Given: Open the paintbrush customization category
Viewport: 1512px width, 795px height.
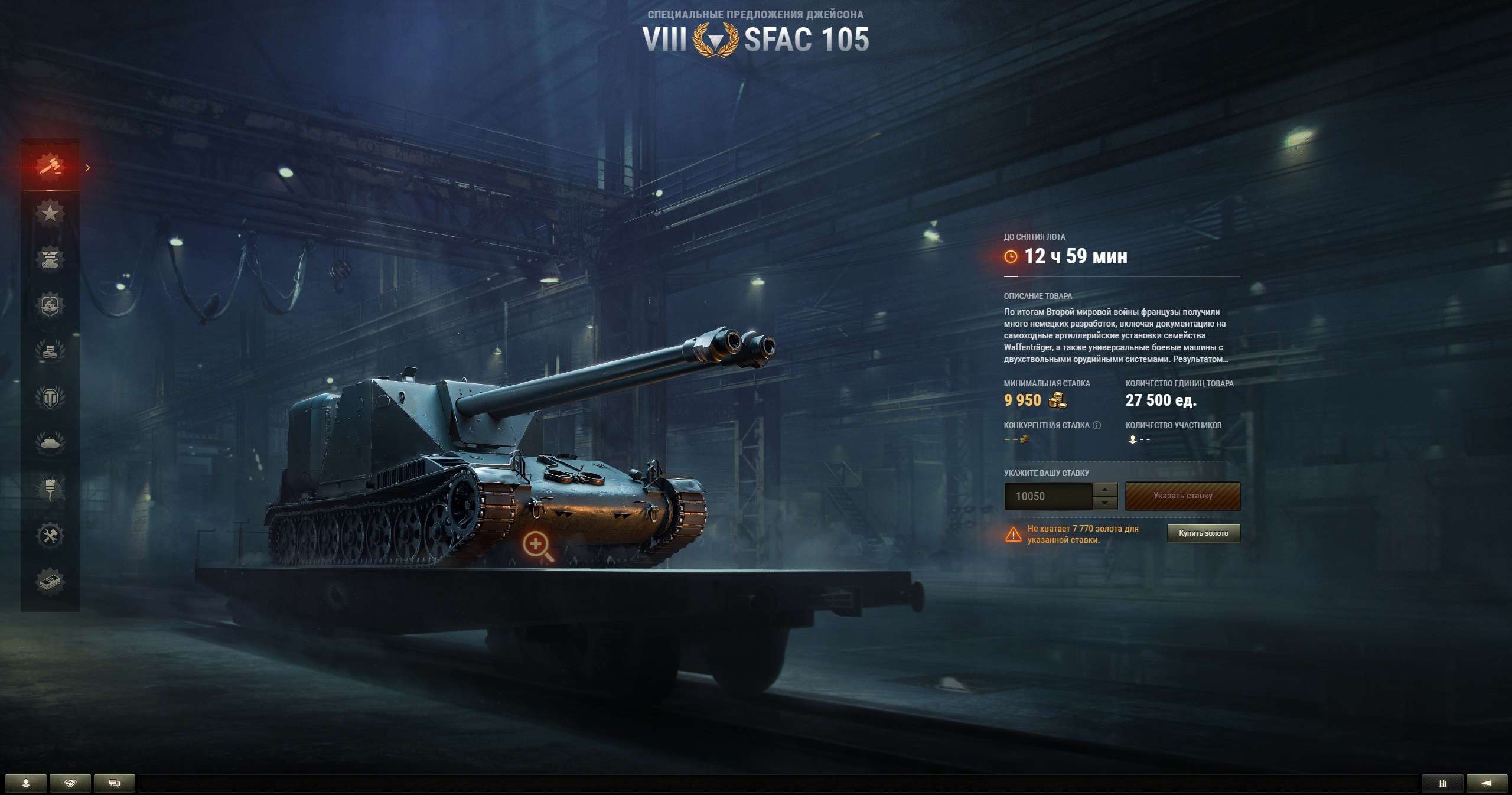Looking at the screenshot, I should coord(50,489).
